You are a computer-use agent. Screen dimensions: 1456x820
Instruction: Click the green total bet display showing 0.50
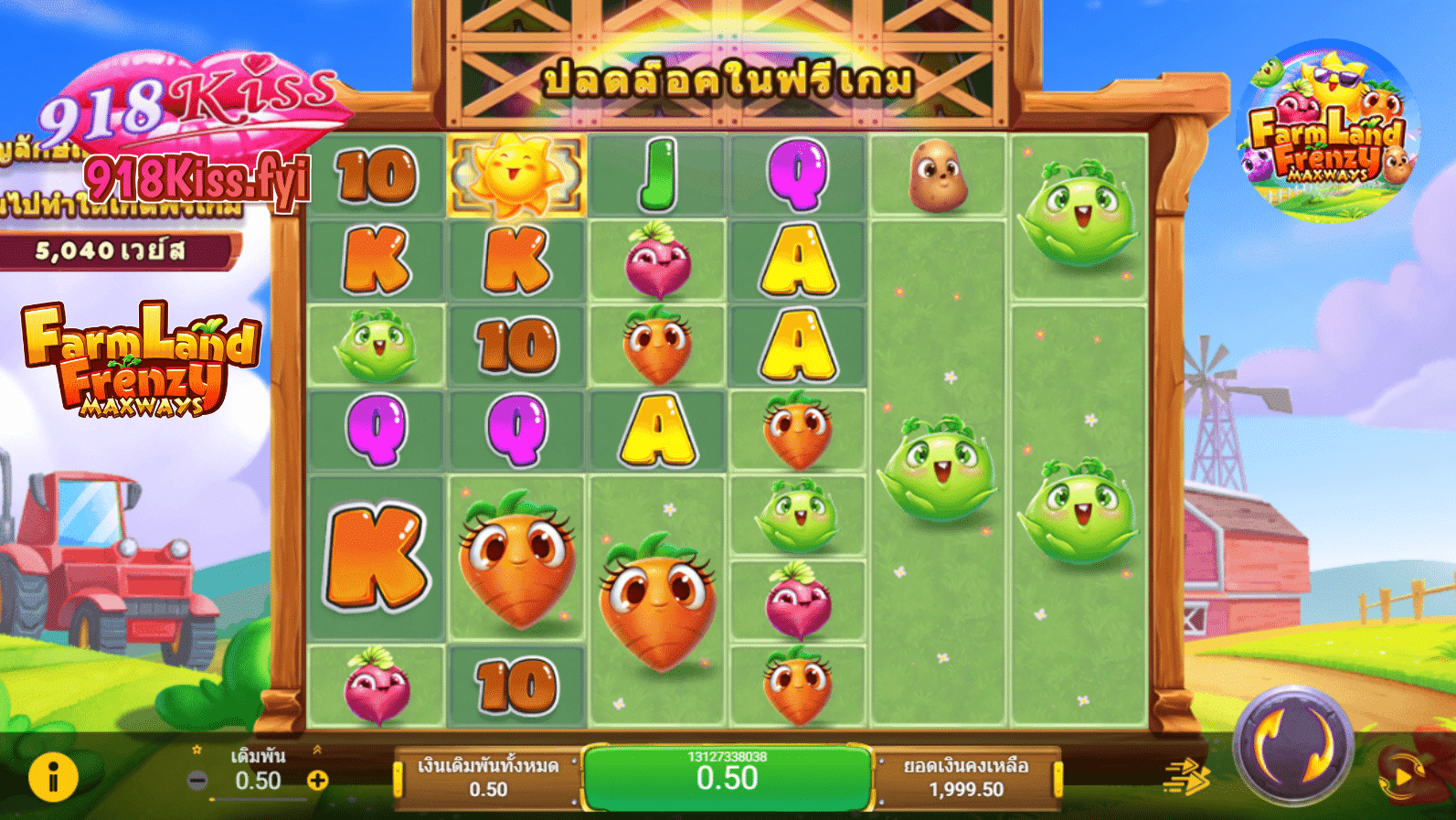pos(727,778)
